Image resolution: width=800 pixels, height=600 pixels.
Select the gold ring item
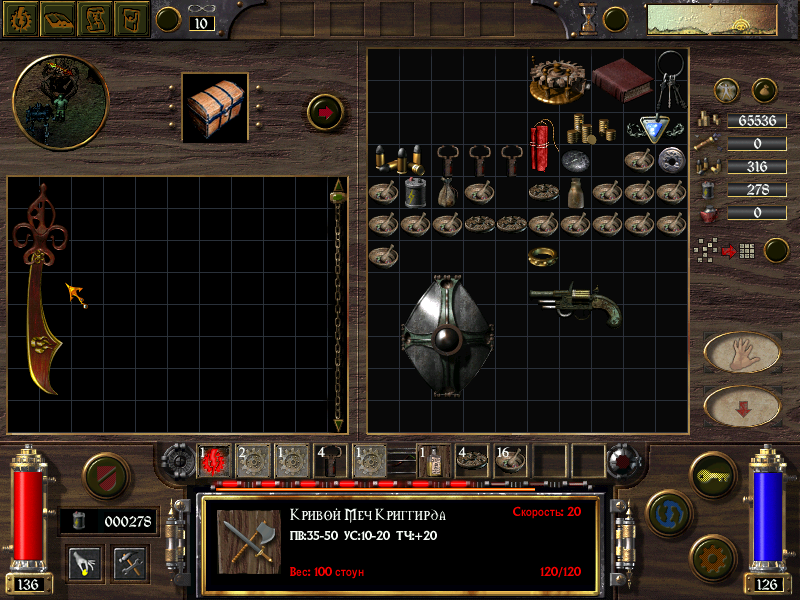click(x=542, y=257)
